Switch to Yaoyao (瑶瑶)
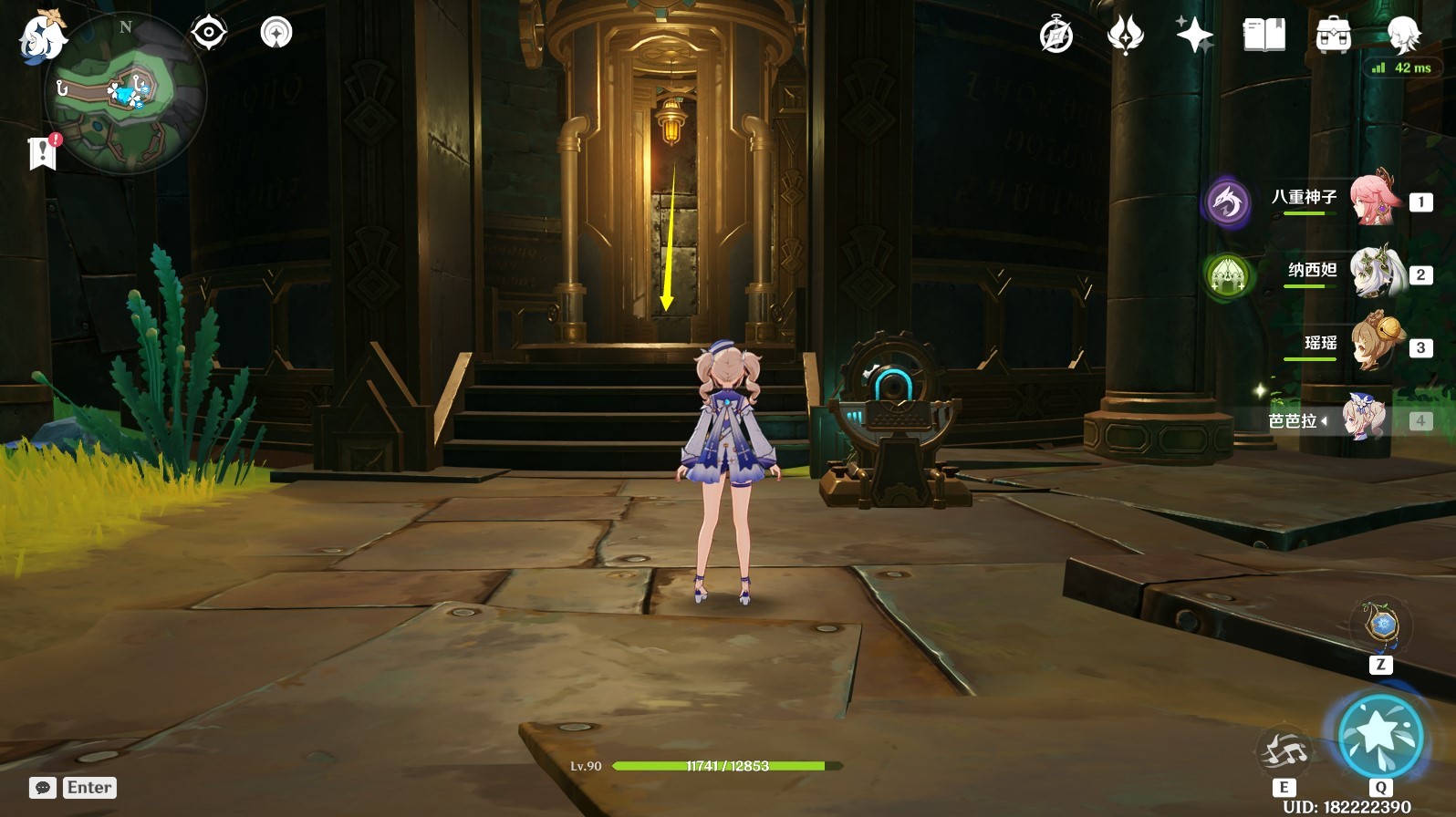Image resolution: width=1456 pixels, height=817 pixels. tap(1372, 344)
